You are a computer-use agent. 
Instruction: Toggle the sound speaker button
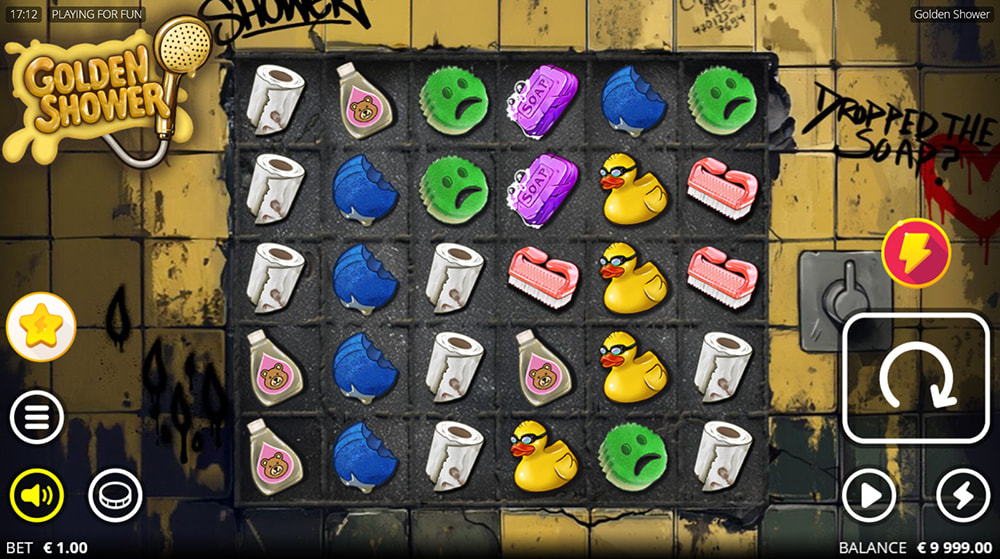(x=37, y=495)
